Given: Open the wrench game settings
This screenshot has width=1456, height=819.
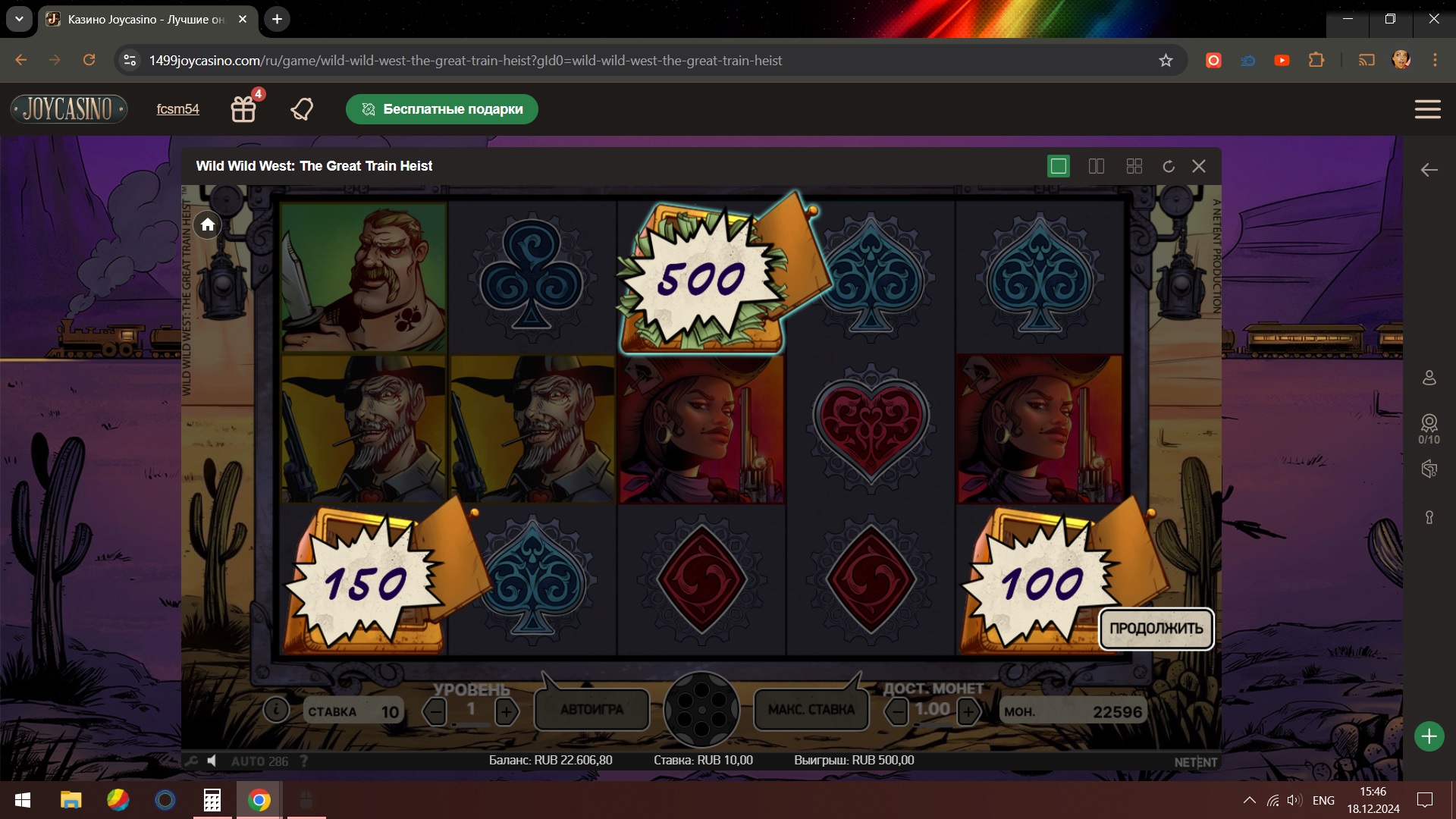Looking at the screenshot, I should (191, 761).
